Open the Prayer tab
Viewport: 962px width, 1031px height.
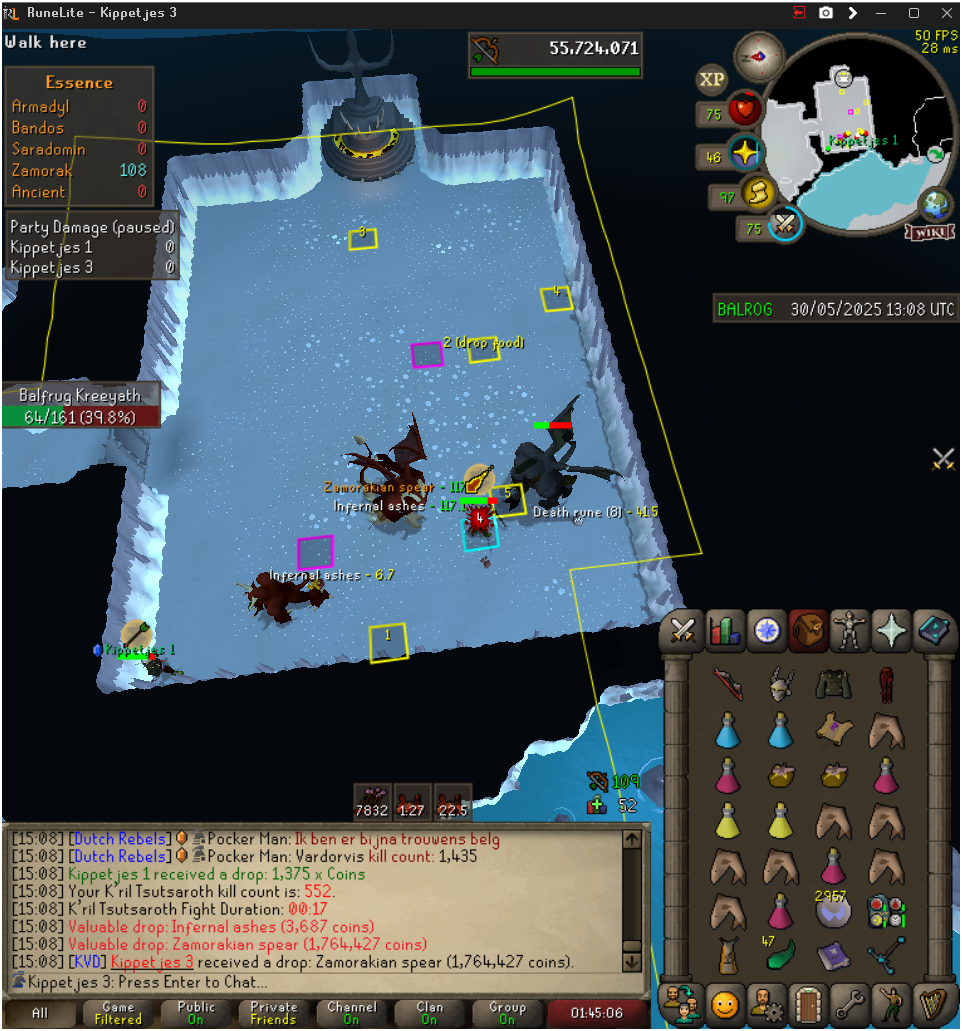[x=891, y=630]
